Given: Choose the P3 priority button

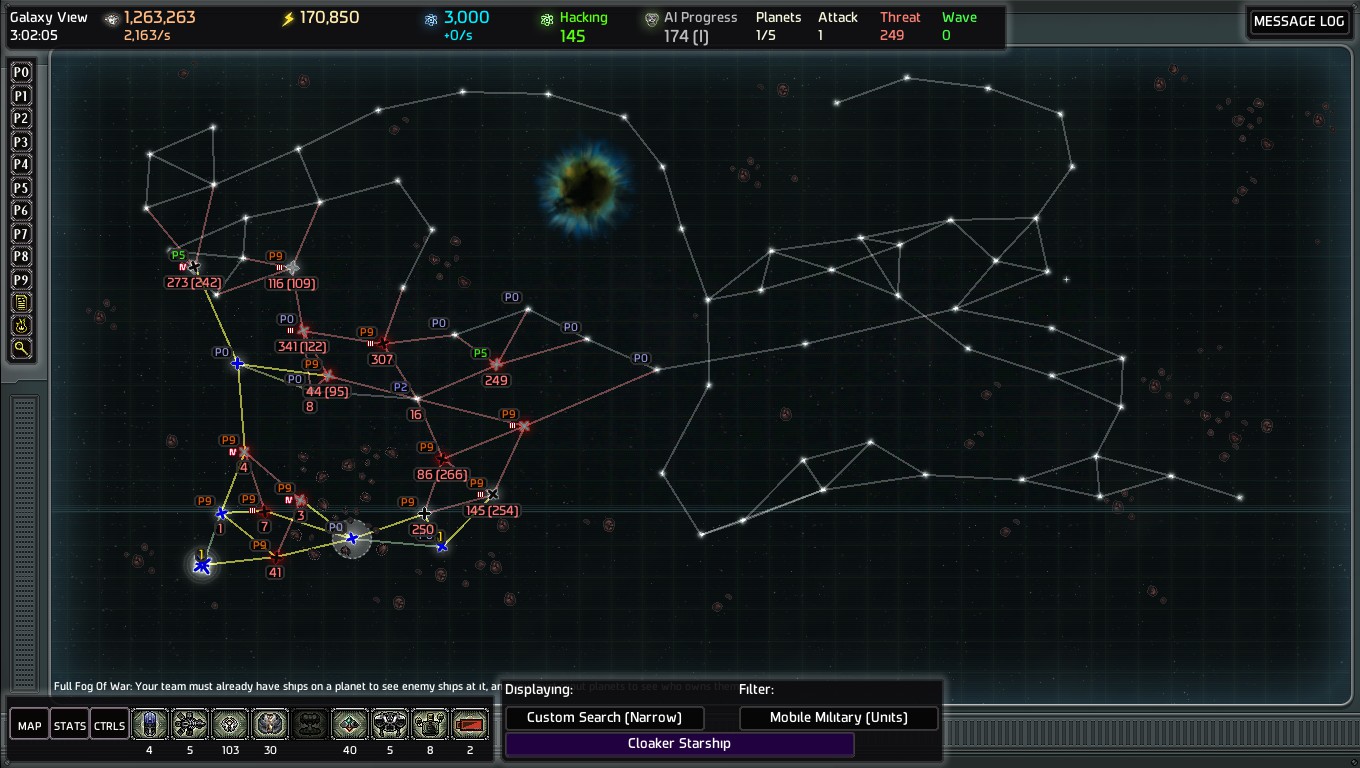Looking at the screenshot, I should (21, 142).
